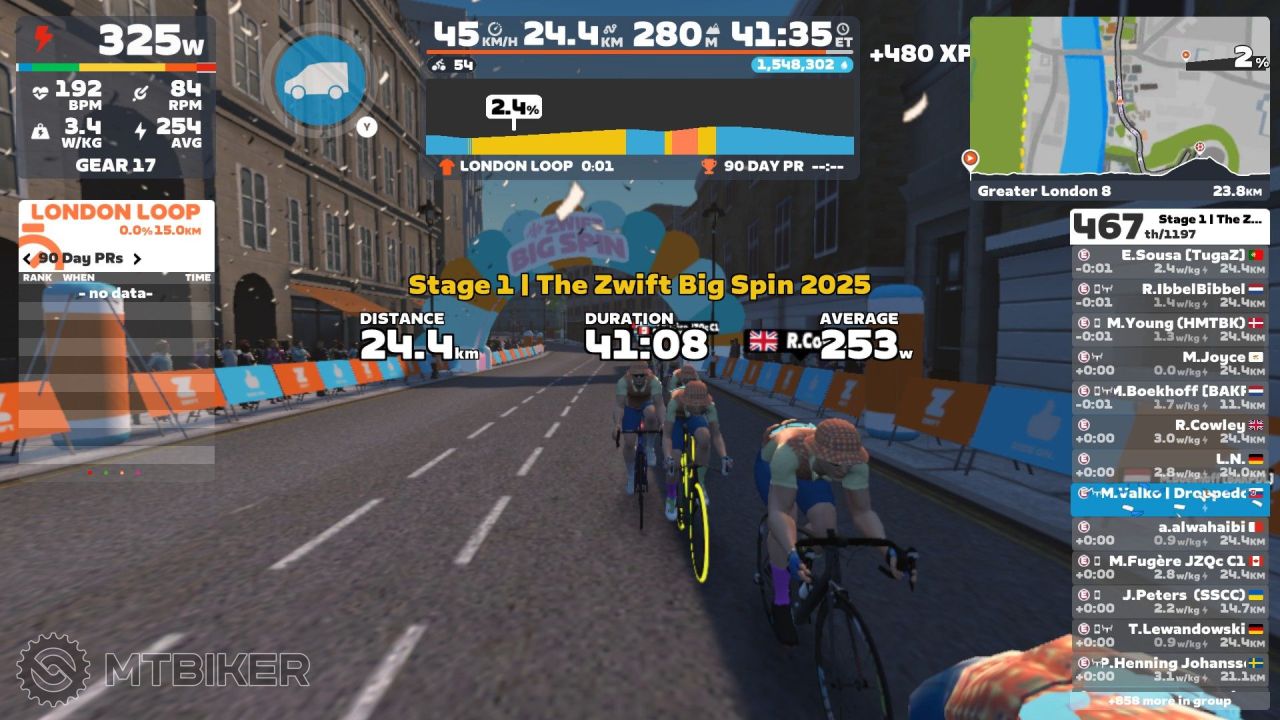
Task: Show the next leaderboard after 90 Day PRs
Action: pos(137,258)
